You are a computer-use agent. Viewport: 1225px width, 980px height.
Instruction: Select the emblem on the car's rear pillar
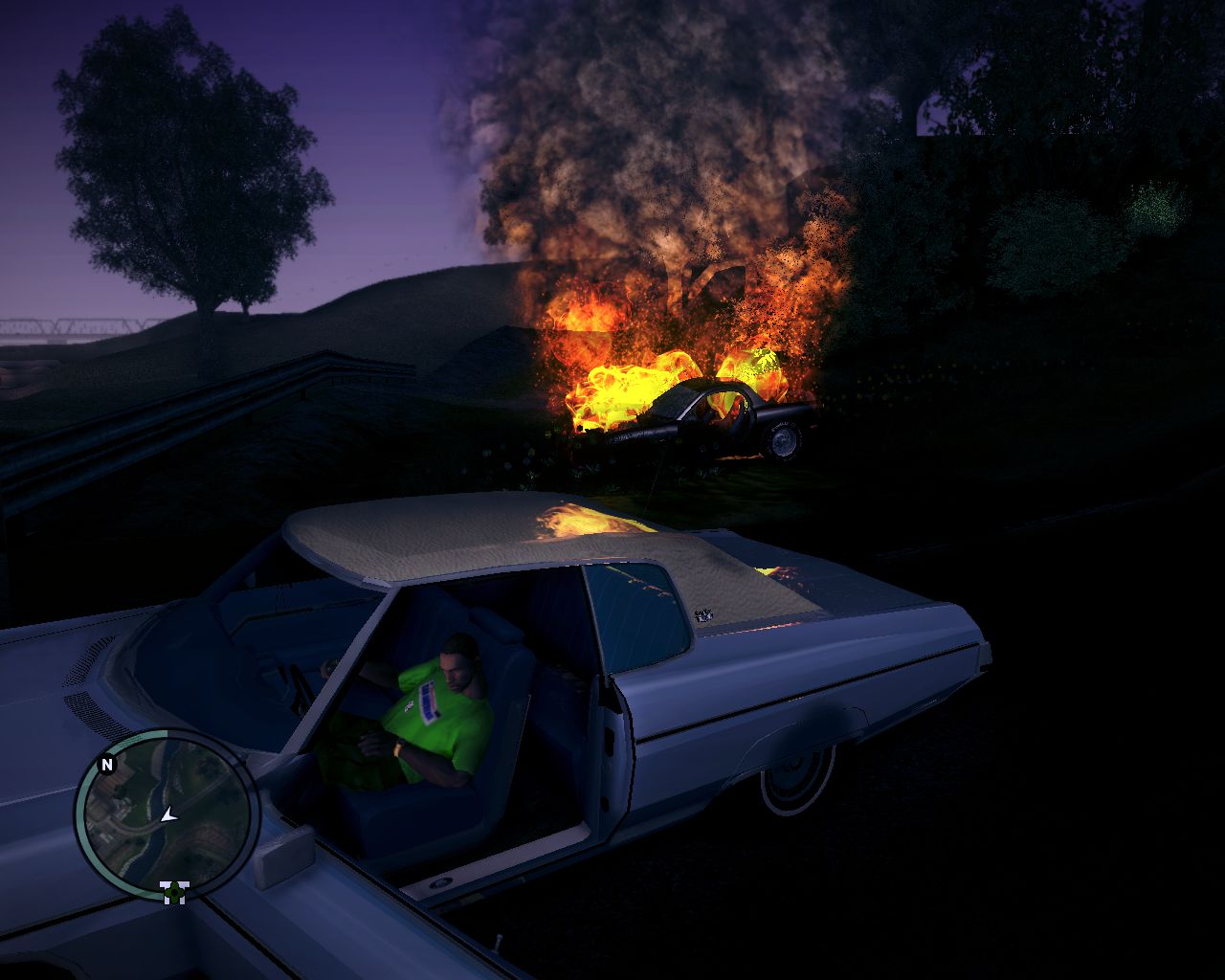point(702,613)
